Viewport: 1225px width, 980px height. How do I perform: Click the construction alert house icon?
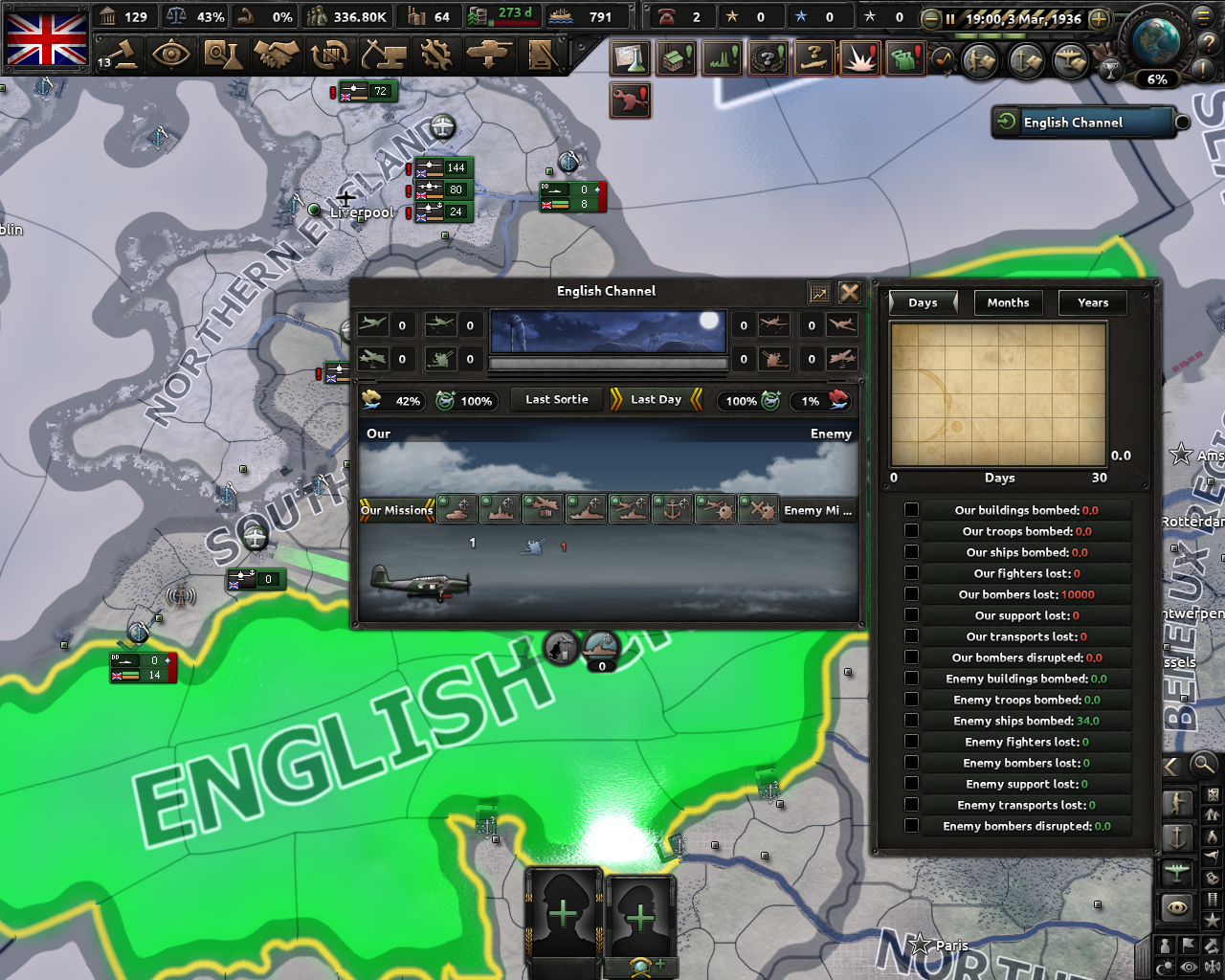tap(676, 58)
